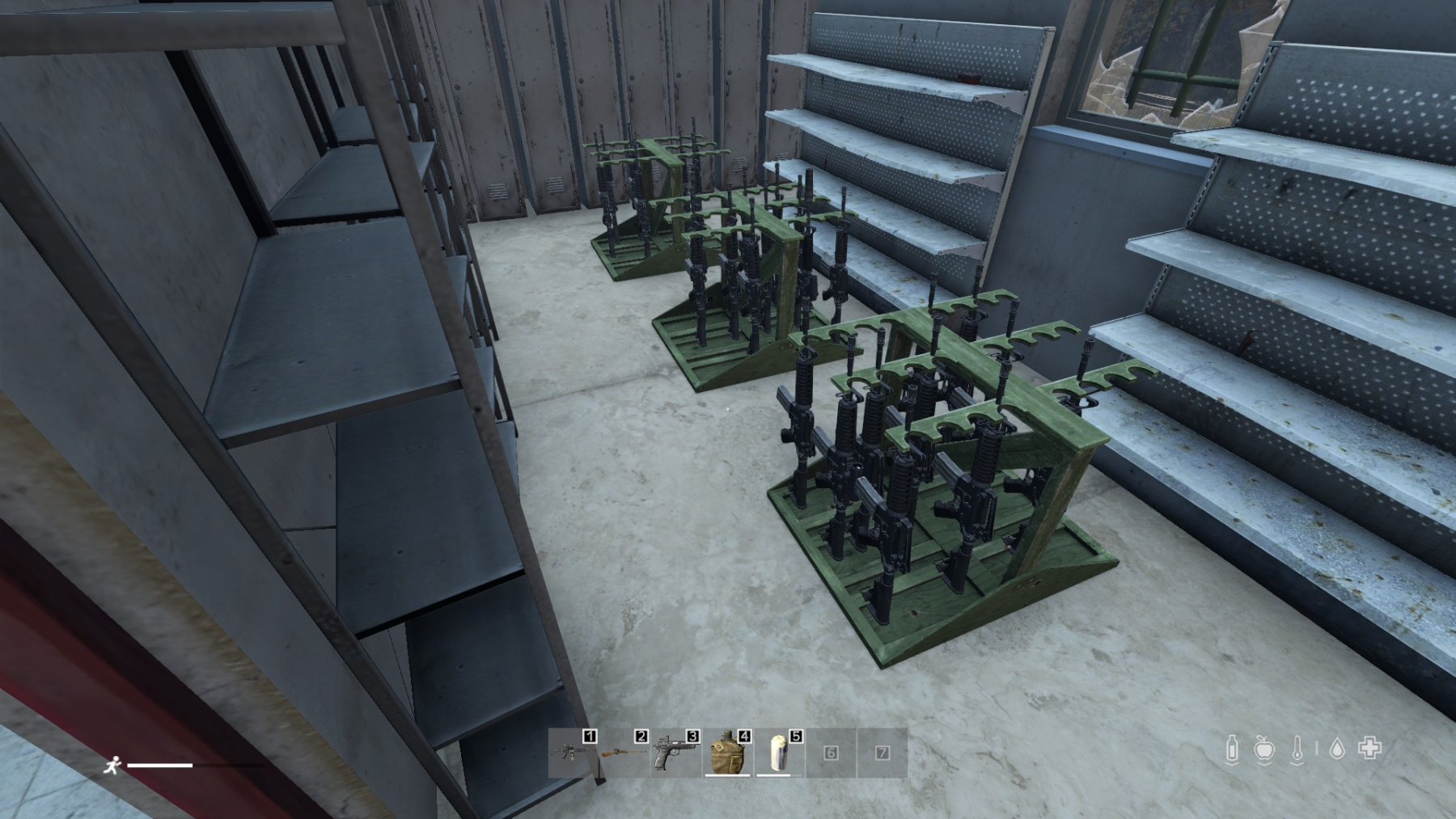Click the health cross status icon
Screen dimensions: 1456x819
1369,749
